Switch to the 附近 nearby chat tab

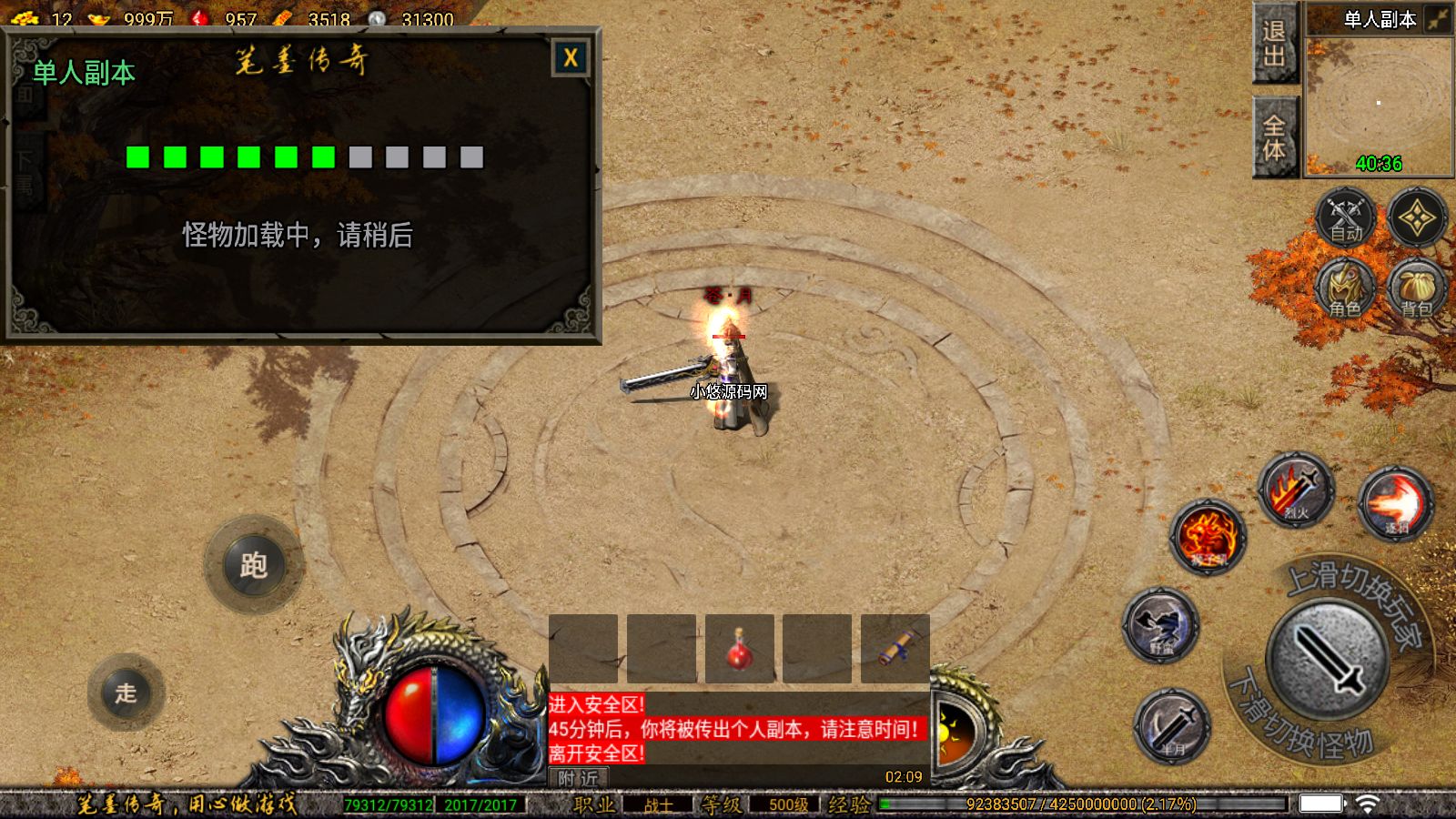click(x=579, y=777)
